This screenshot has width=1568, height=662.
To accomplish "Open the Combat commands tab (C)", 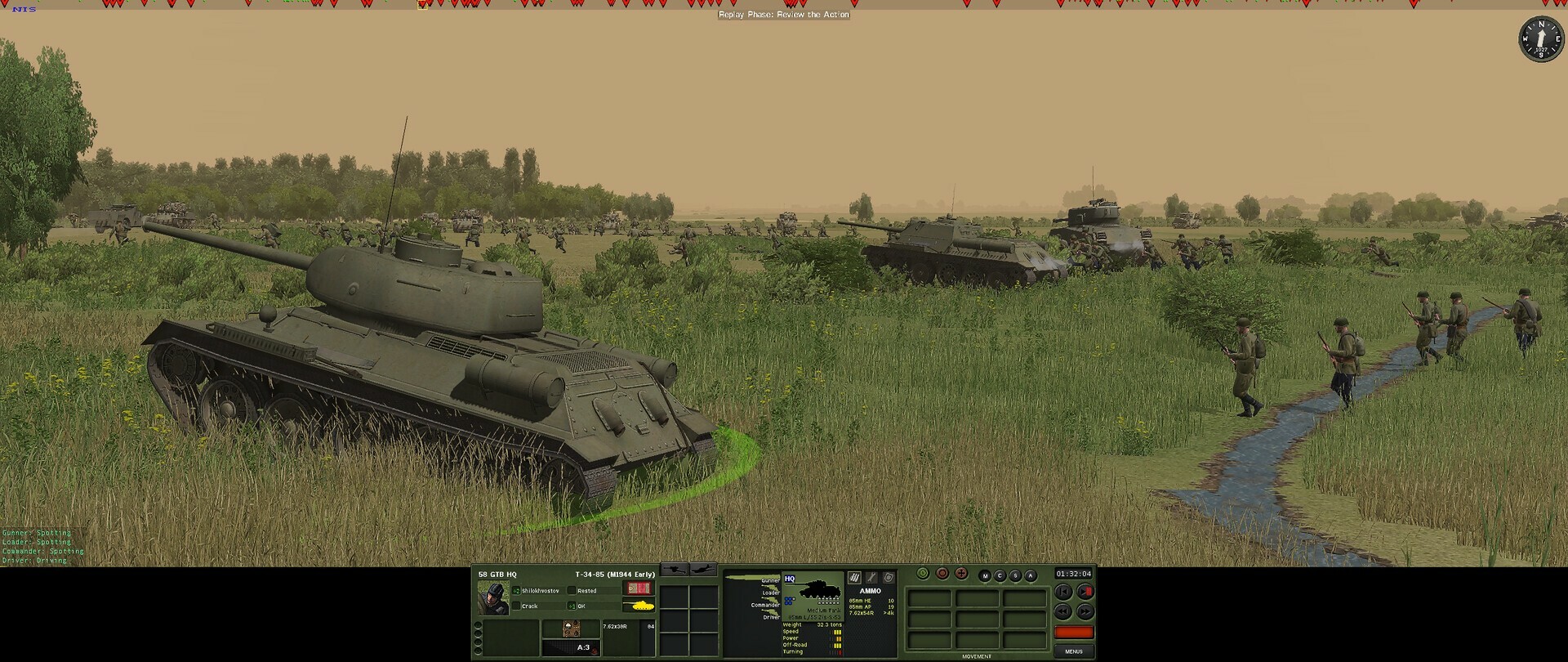I will 1000,575.
